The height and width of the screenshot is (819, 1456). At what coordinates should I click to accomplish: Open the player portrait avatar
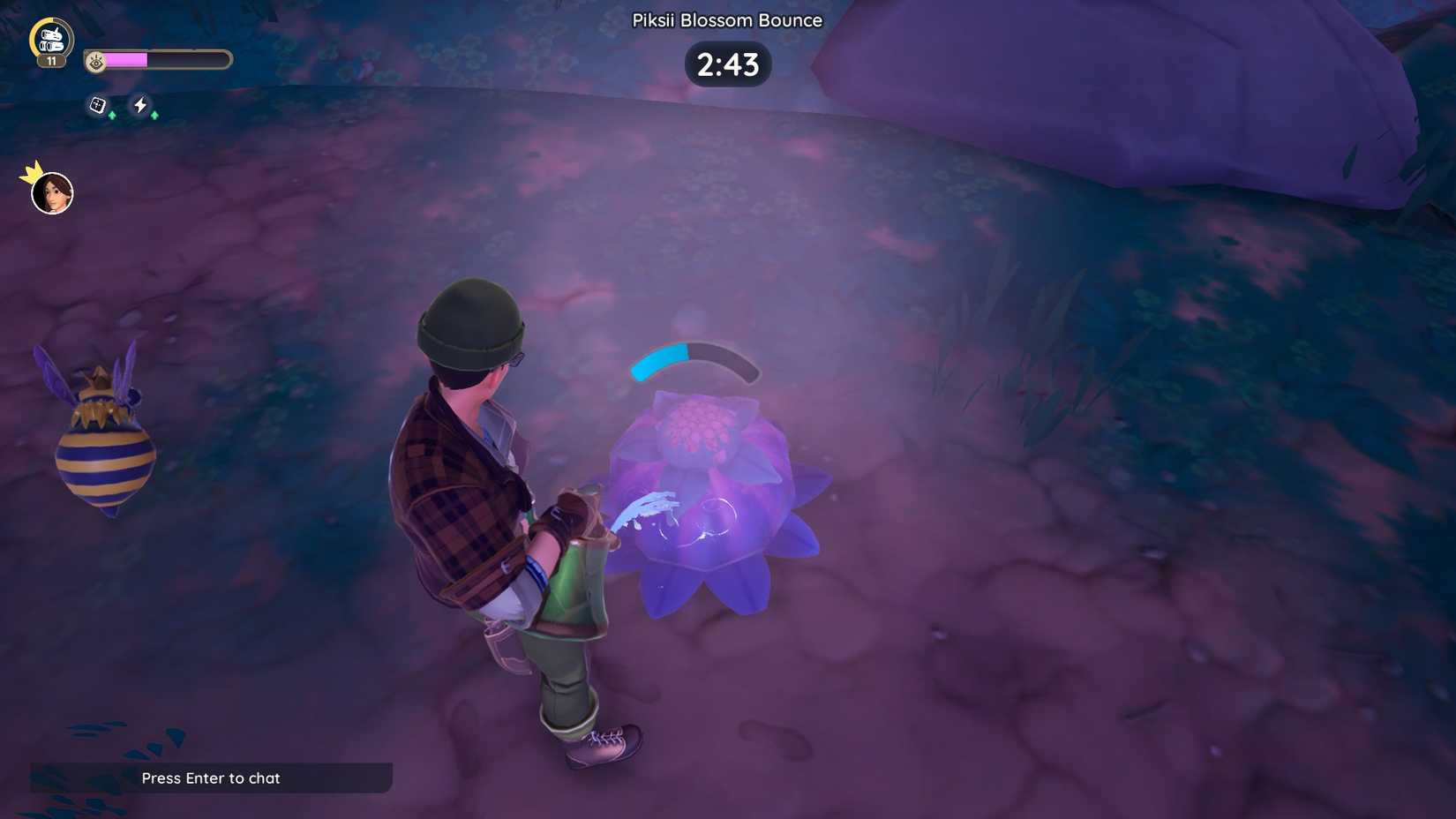click(51, 192)
